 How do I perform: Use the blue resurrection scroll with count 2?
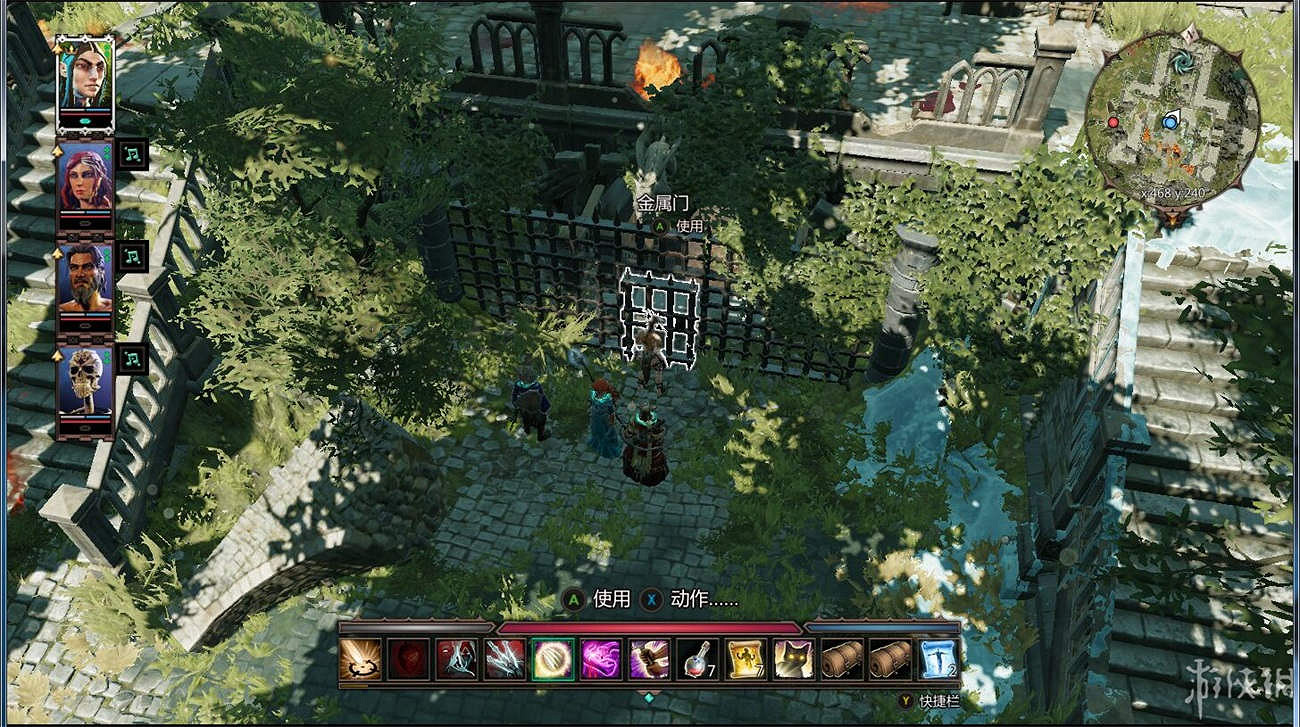[x=936, y=658]
